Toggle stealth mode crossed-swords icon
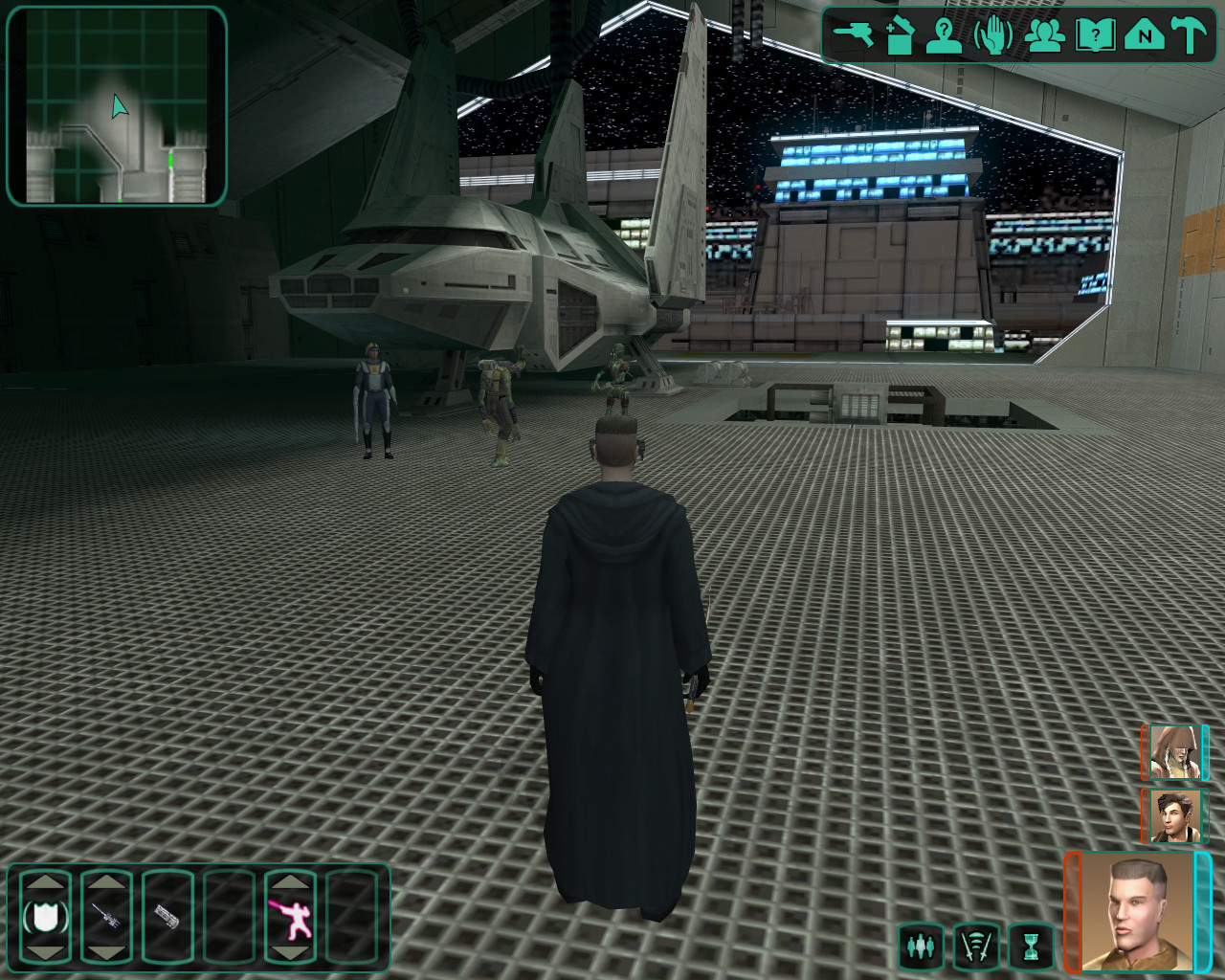This screenshot has width=1225, height=980. pos(975,947)
